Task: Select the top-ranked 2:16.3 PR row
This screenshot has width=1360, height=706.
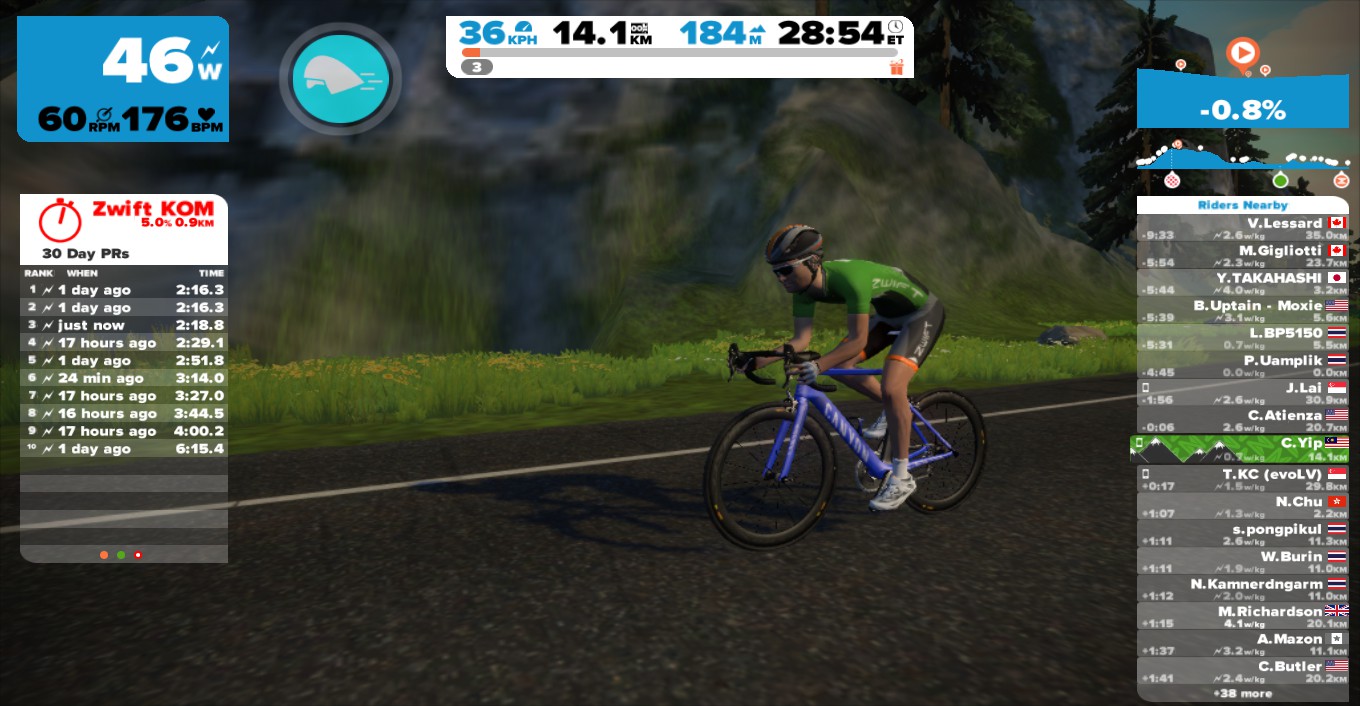Action: click(124, 290)
